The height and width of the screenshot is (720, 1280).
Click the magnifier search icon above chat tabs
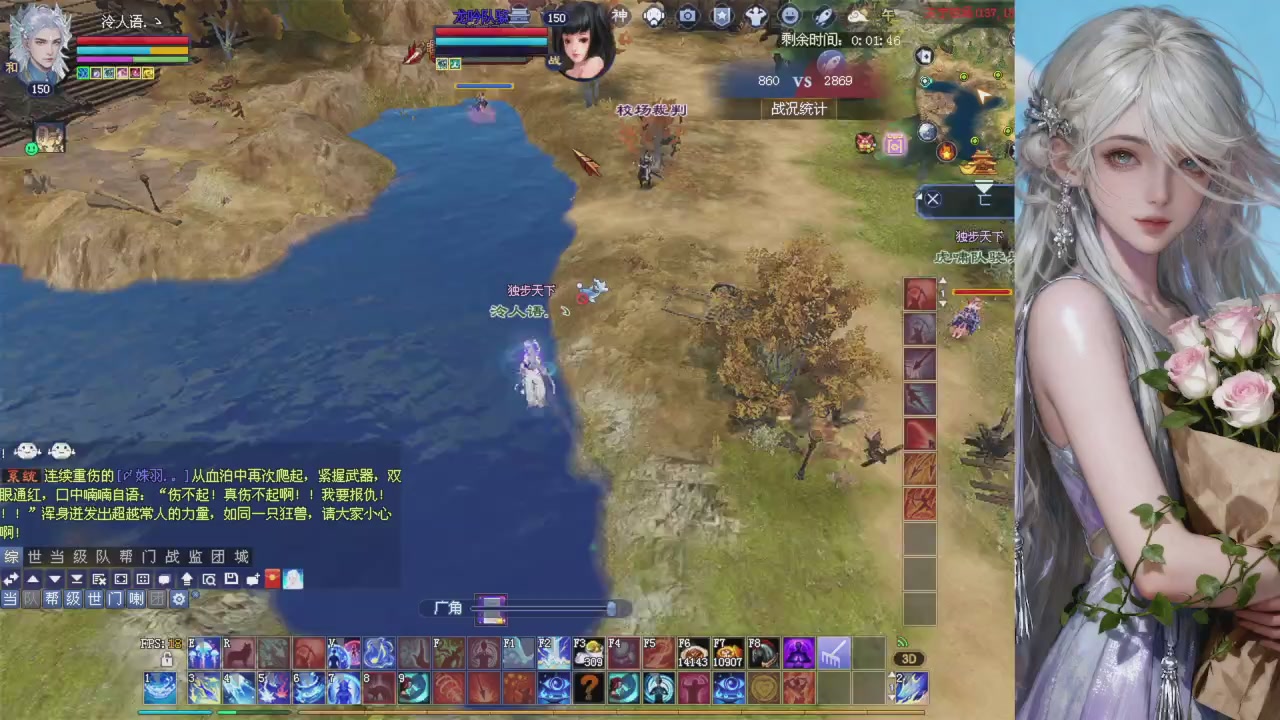click(x=211, y=579)
